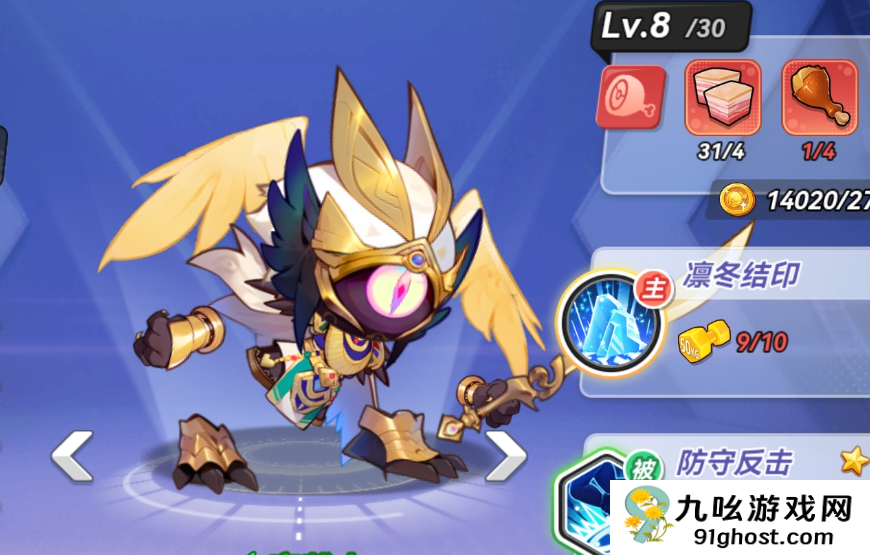This screenshot has width=870, height=555.
Task: Show the next character with right arrow
Action: (x=505, y=456)
